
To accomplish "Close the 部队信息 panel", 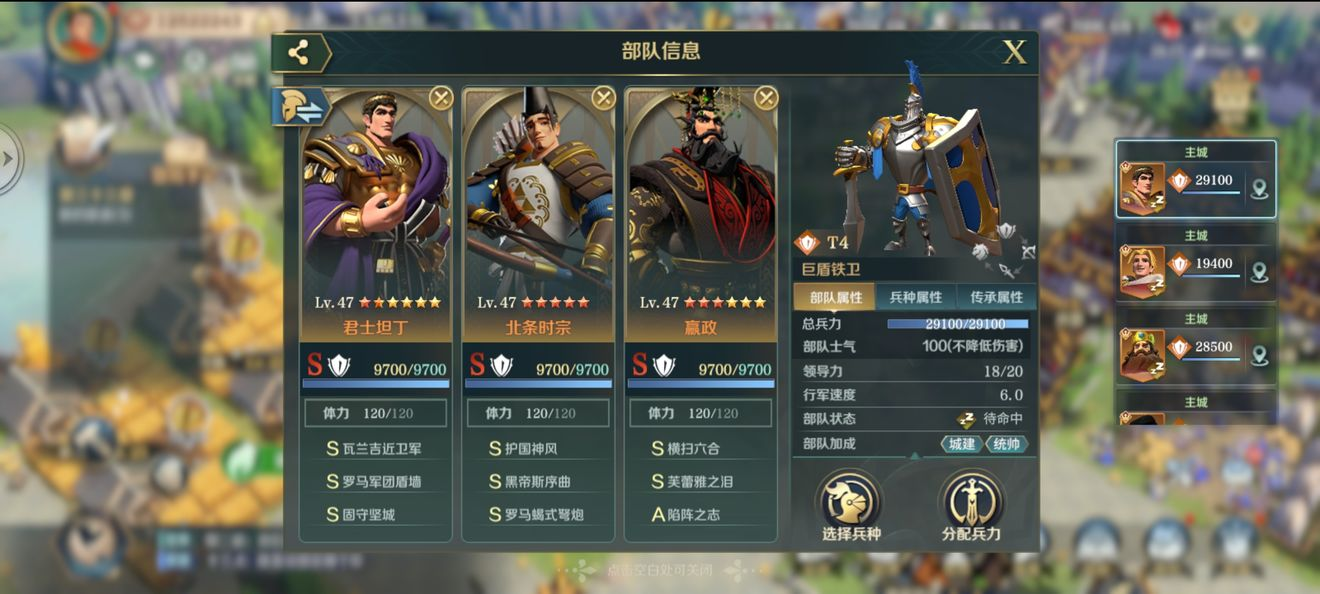I will tap(1014, 52).
